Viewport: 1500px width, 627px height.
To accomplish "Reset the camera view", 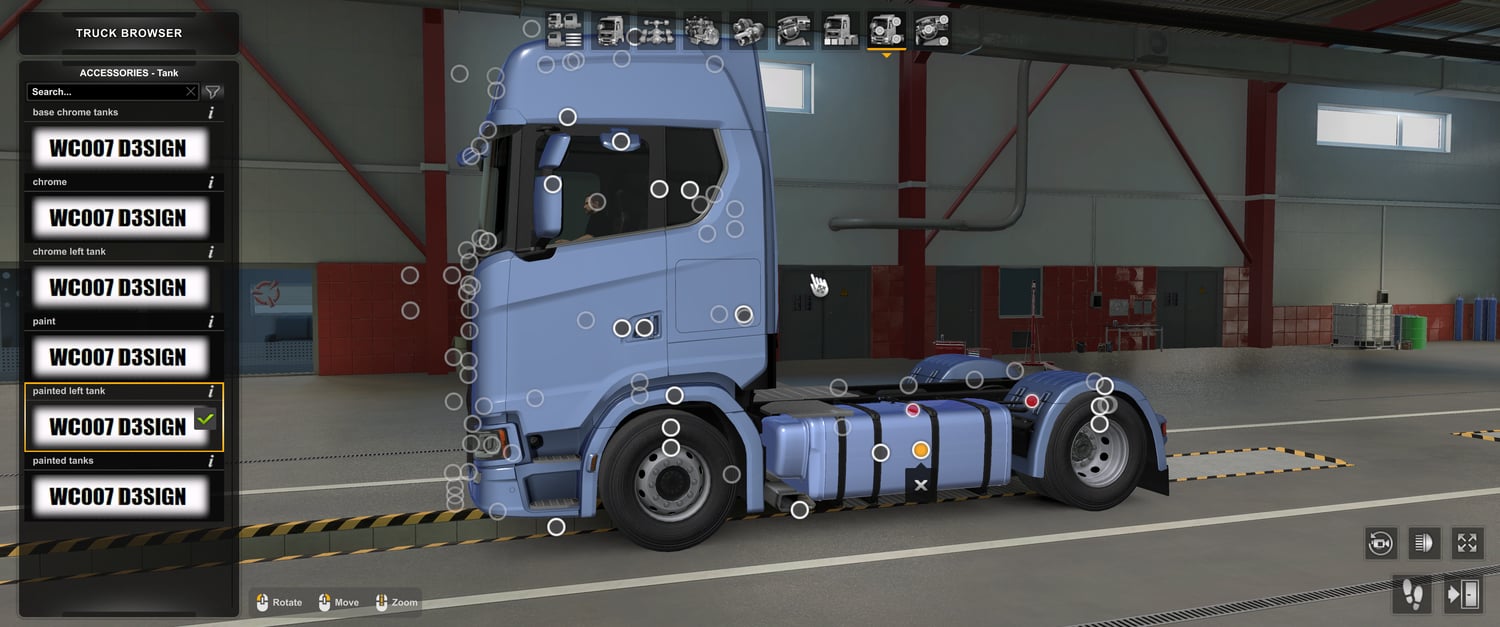I will point(1381,543).
